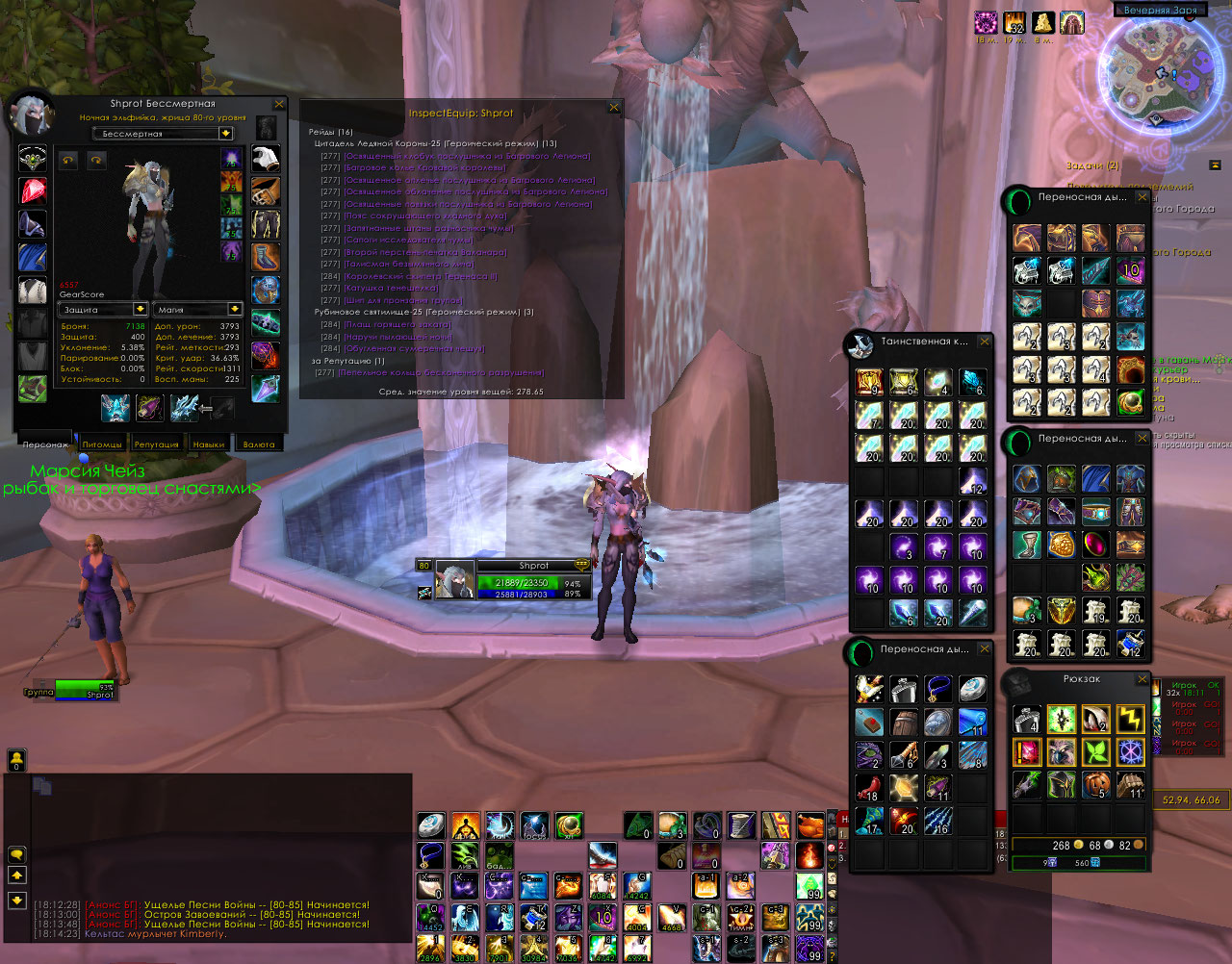1232x964 pixels.
Task: Open the Бессмертная title dropdown
Action: (225, 134)
